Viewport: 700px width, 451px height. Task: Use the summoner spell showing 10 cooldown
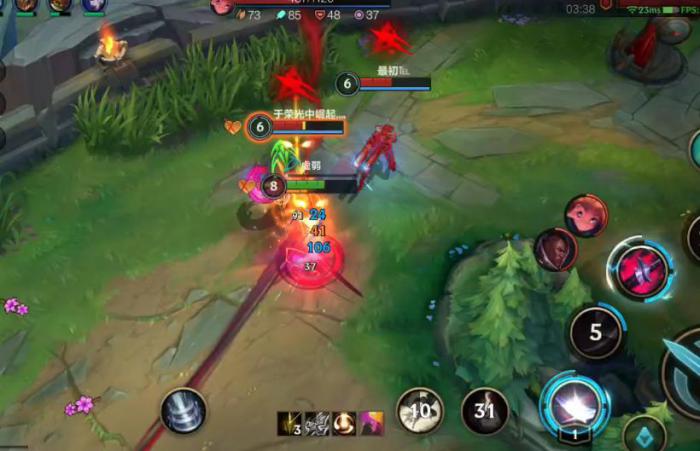(x=420, y=411)
